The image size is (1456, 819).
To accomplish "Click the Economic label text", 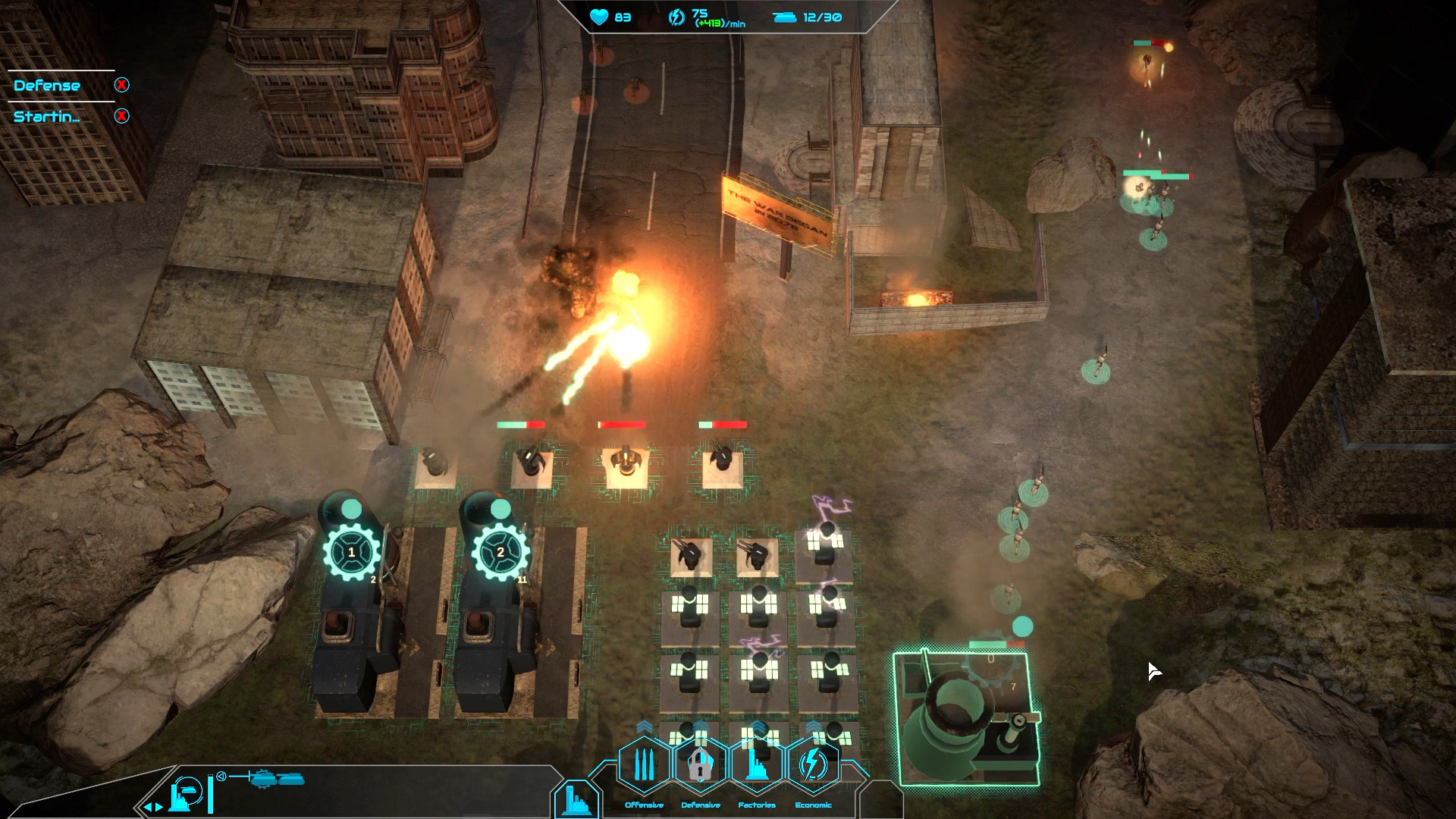I will tap(813, 805).
